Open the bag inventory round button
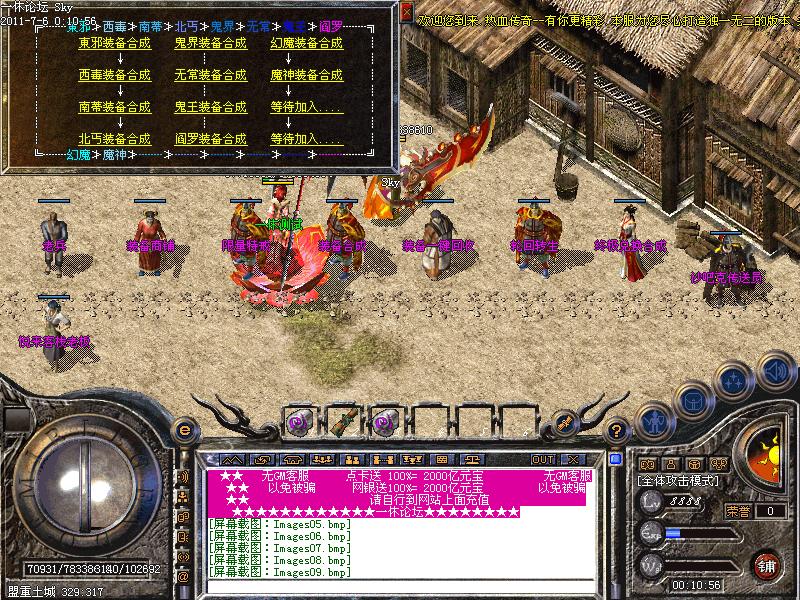The width and height of the screenshot is (800, 600). coord(692,401)
